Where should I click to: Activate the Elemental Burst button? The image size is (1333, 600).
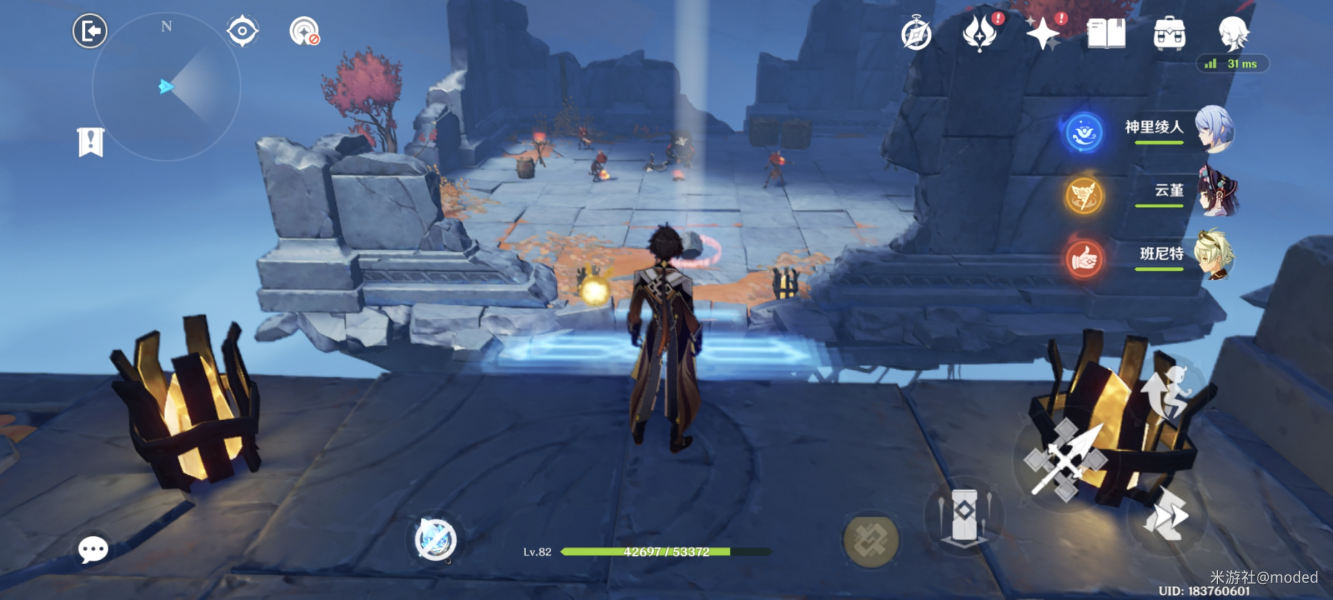871,540
